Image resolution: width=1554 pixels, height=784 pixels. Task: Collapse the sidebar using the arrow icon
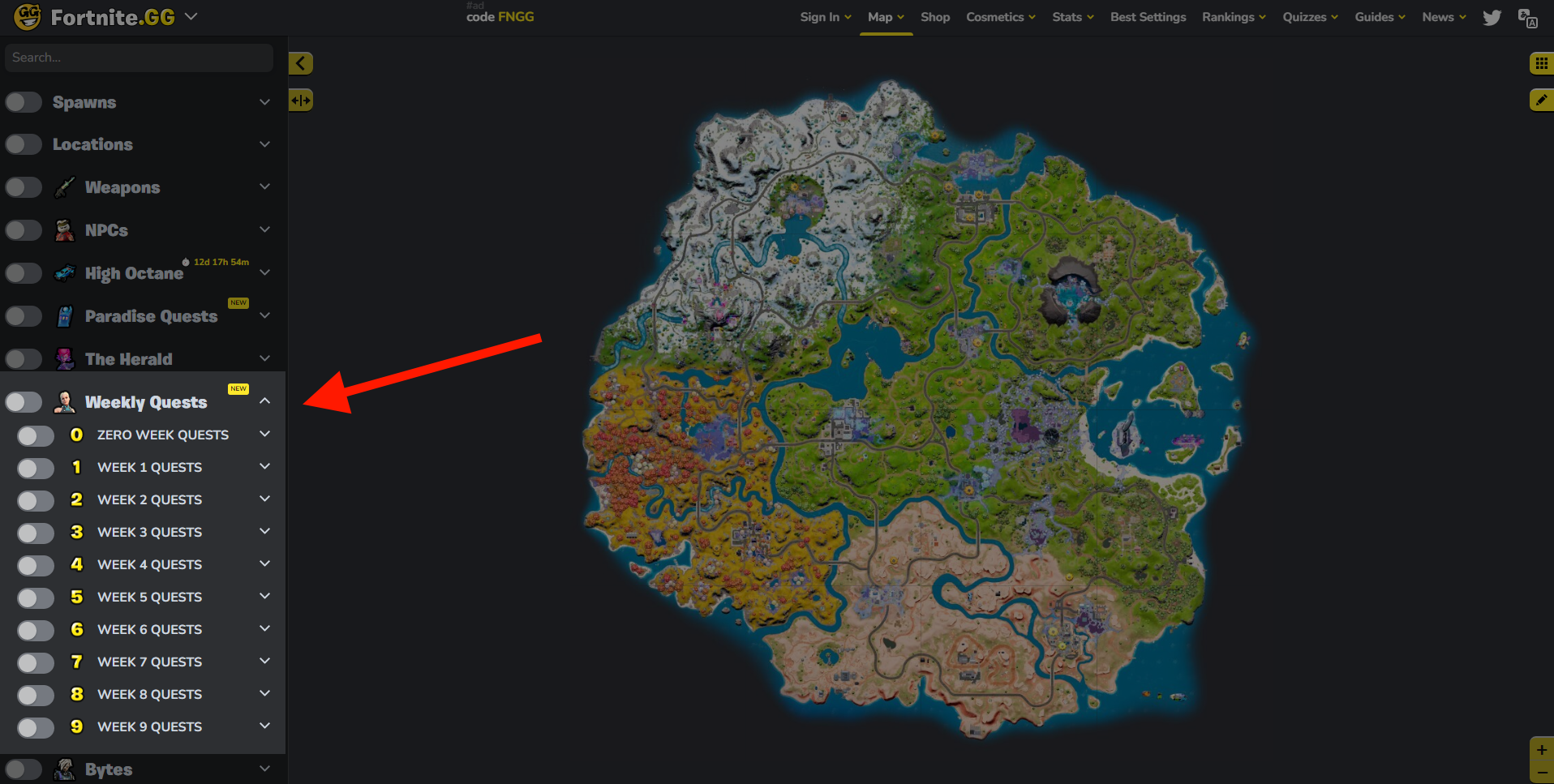click(300, 62)
